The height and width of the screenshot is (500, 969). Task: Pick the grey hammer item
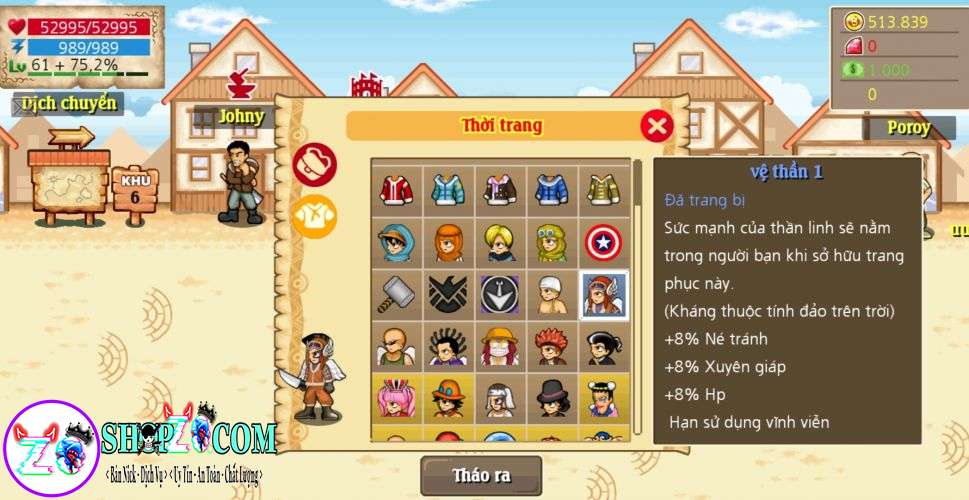point(396,294)
